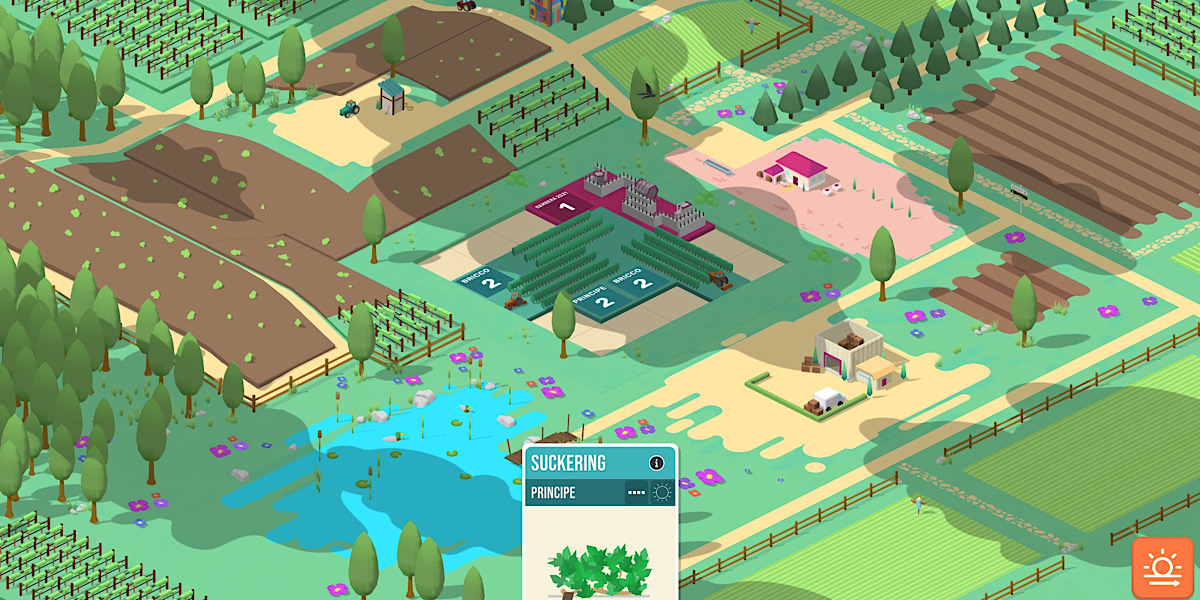Select the Barbera 2021 tile on the board
Image resolution: width=1200 pixels, height=600 pixels.
click(566, 207)
